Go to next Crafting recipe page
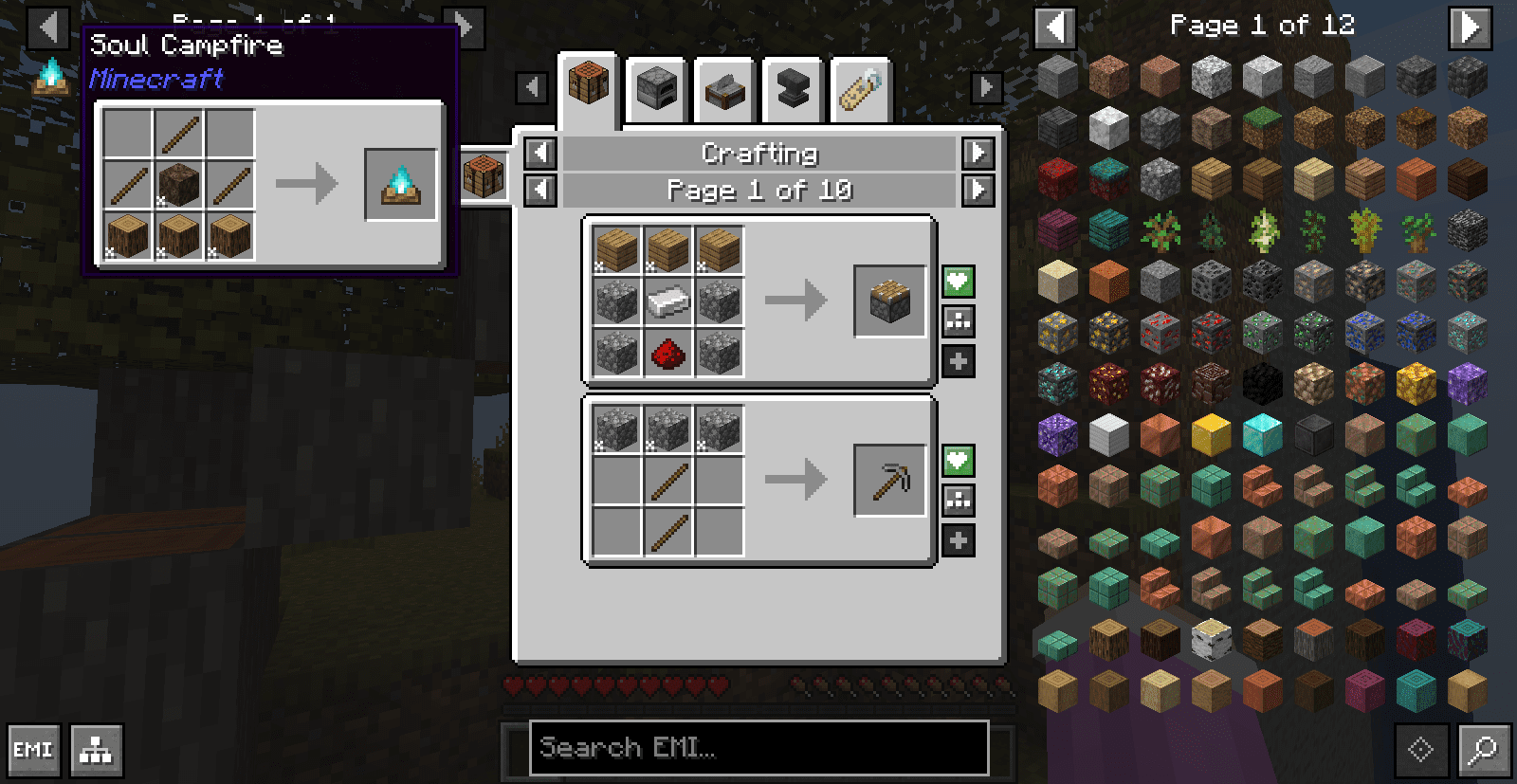 coord(978,191)
